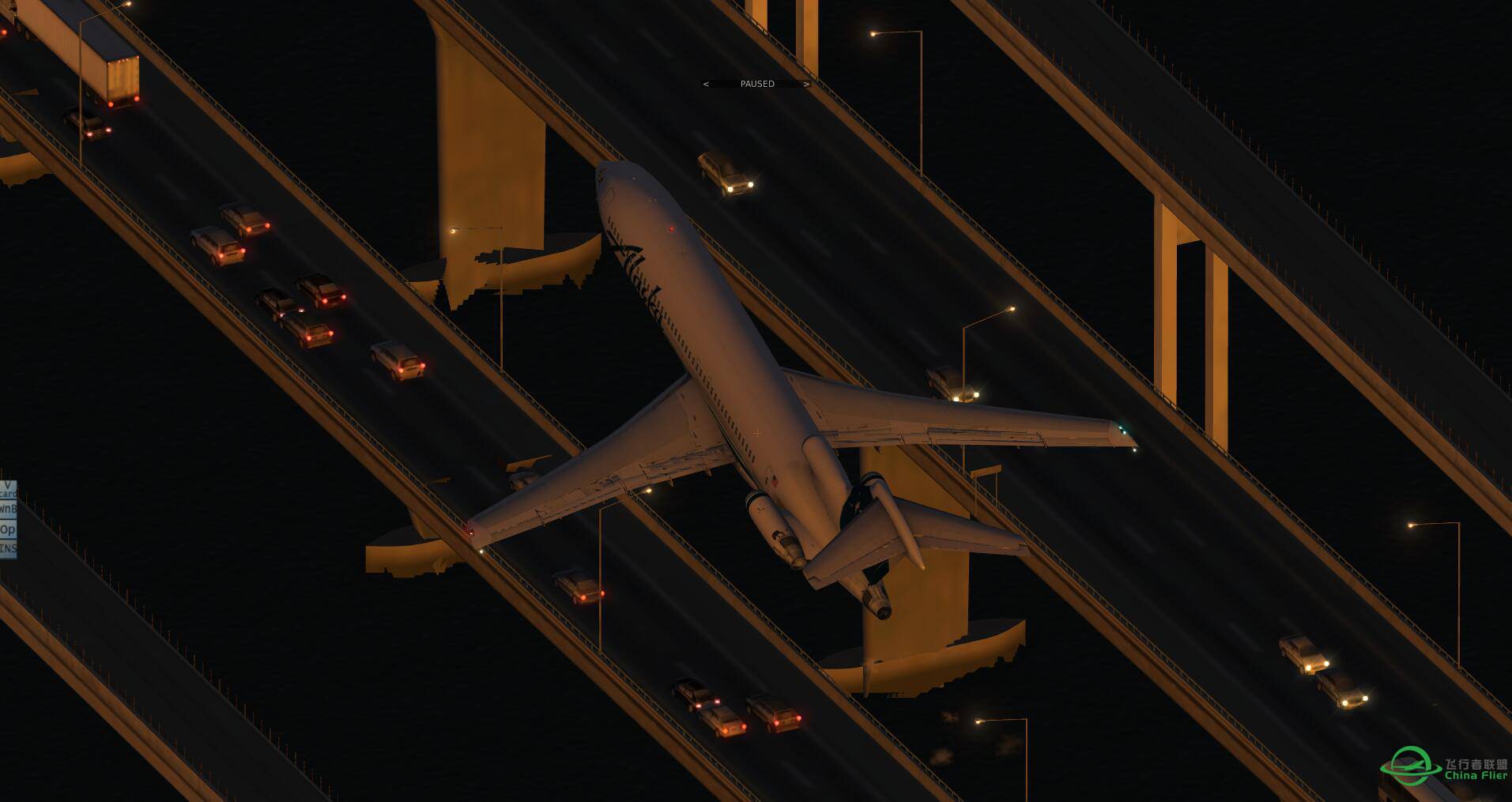Open the Op side tab

coord(7,529)
